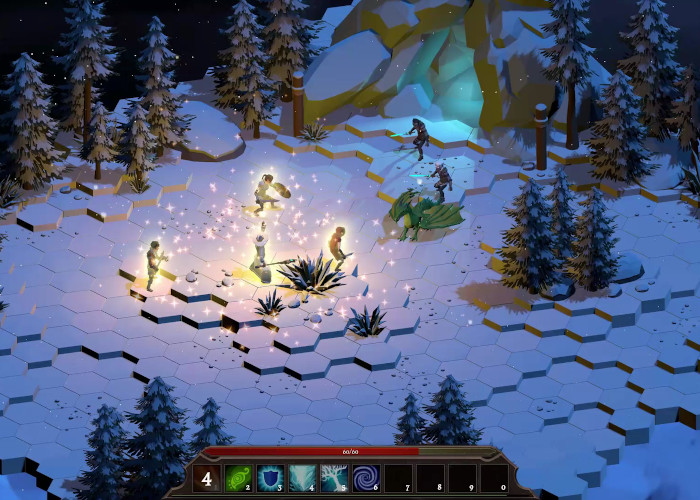
Task: Cast the blue shield ability
Action: (x=270, y=479)
